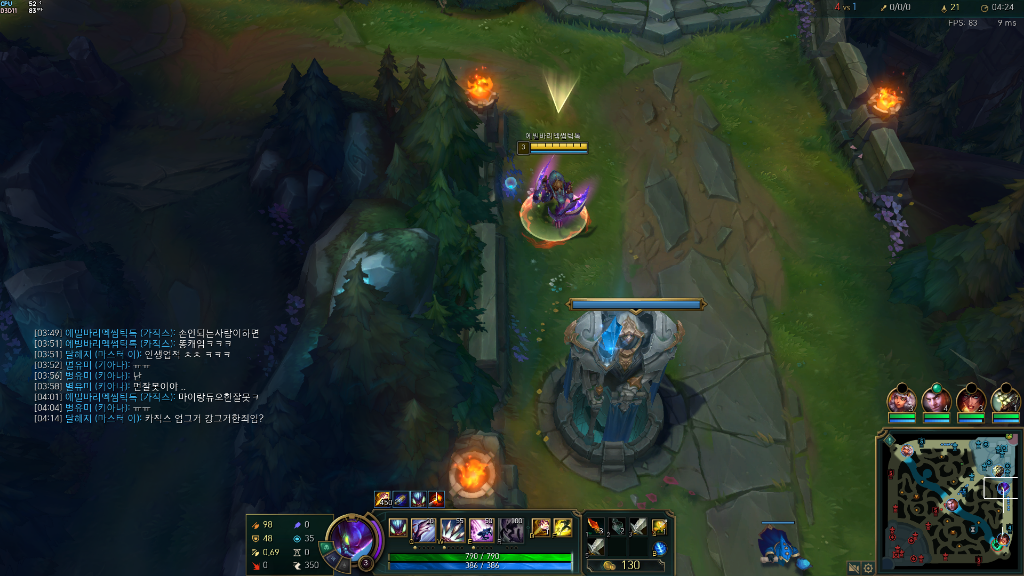Screen dimensions: 1024x576
Task: Select the Smite summoner spell
Action: tap(540, 527)
